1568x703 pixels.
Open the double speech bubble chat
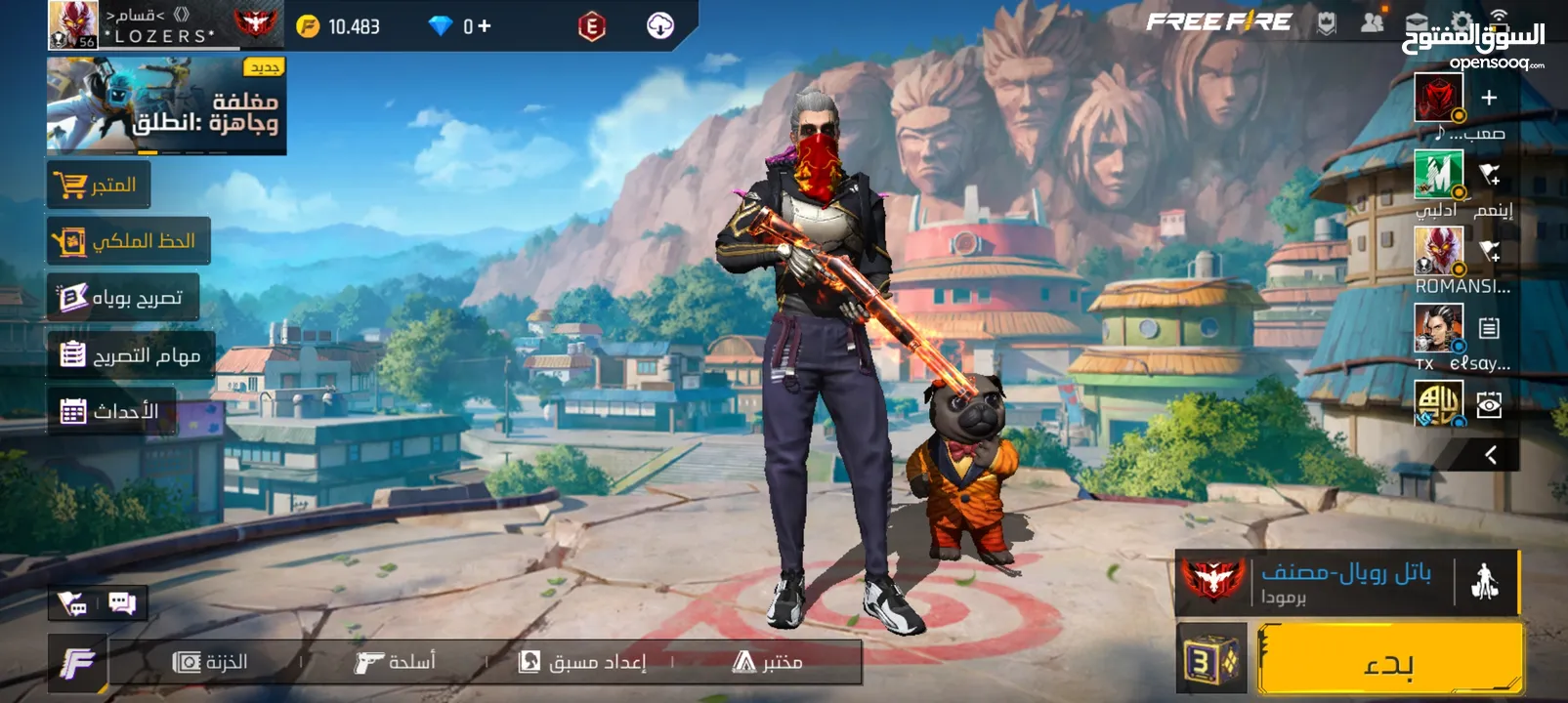tap(122, 602)
